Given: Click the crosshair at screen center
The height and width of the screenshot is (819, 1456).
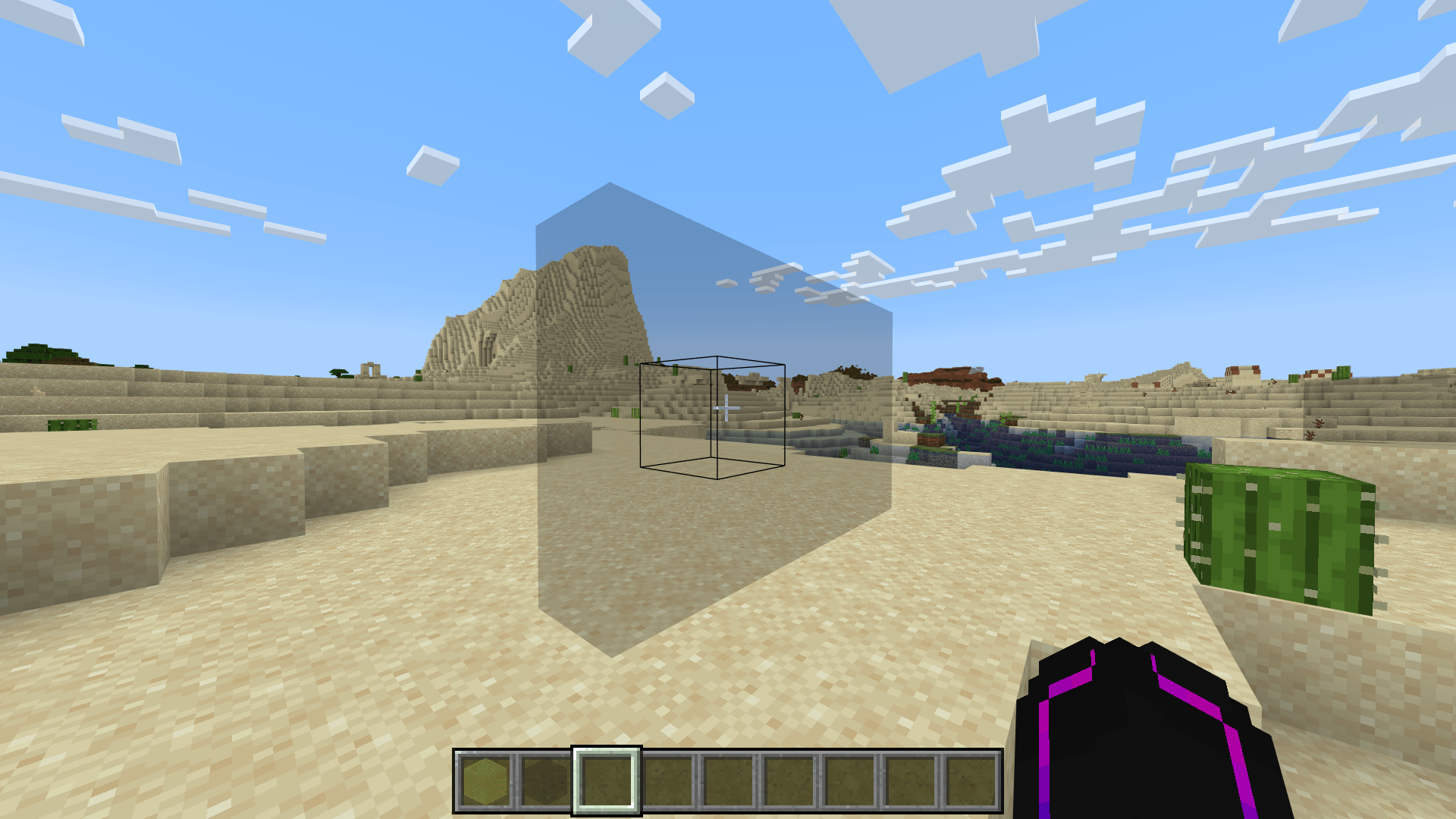Looking at the screenshot, I should [728, 409].
